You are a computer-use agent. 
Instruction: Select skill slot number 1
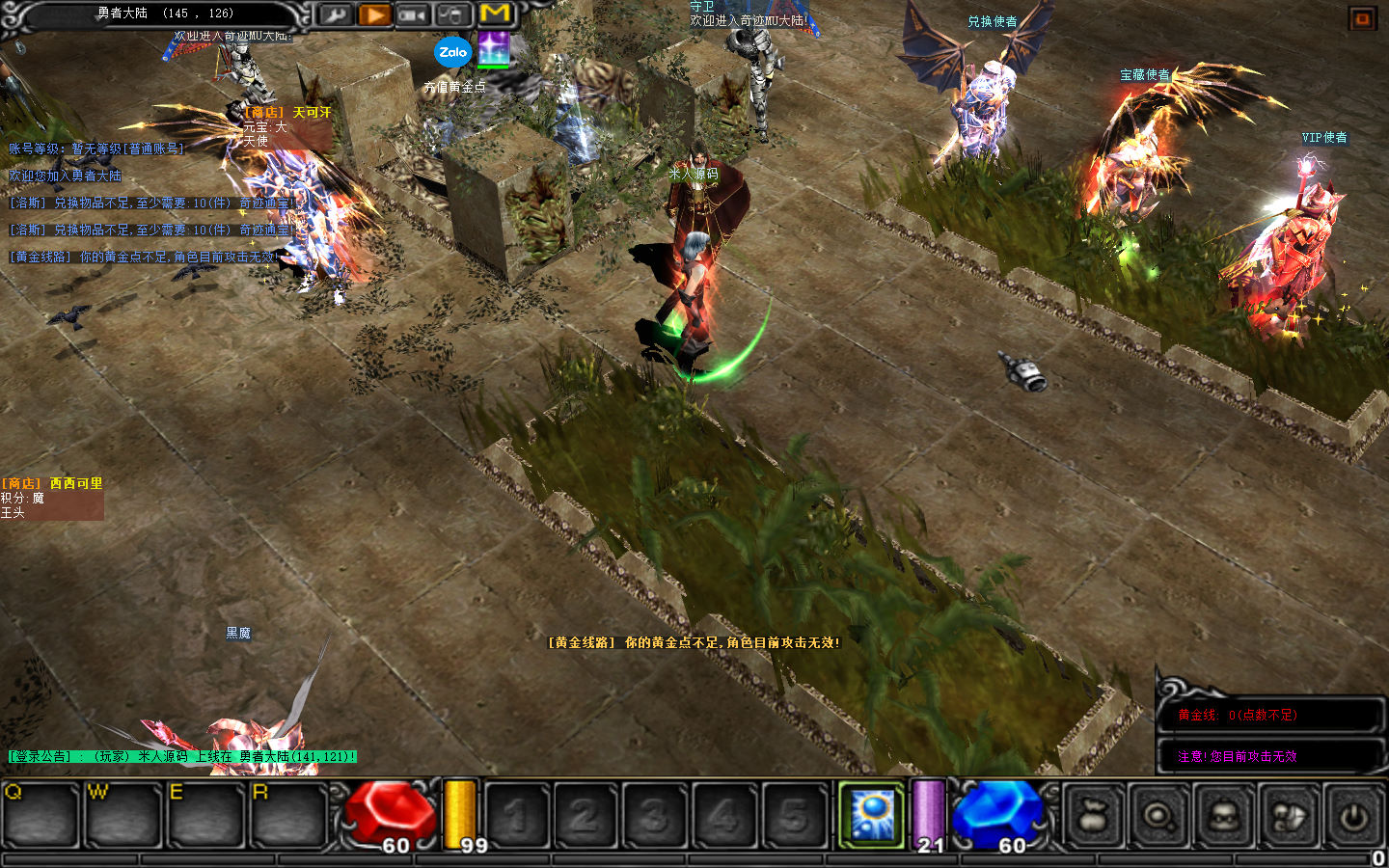(x=515, y=817)
